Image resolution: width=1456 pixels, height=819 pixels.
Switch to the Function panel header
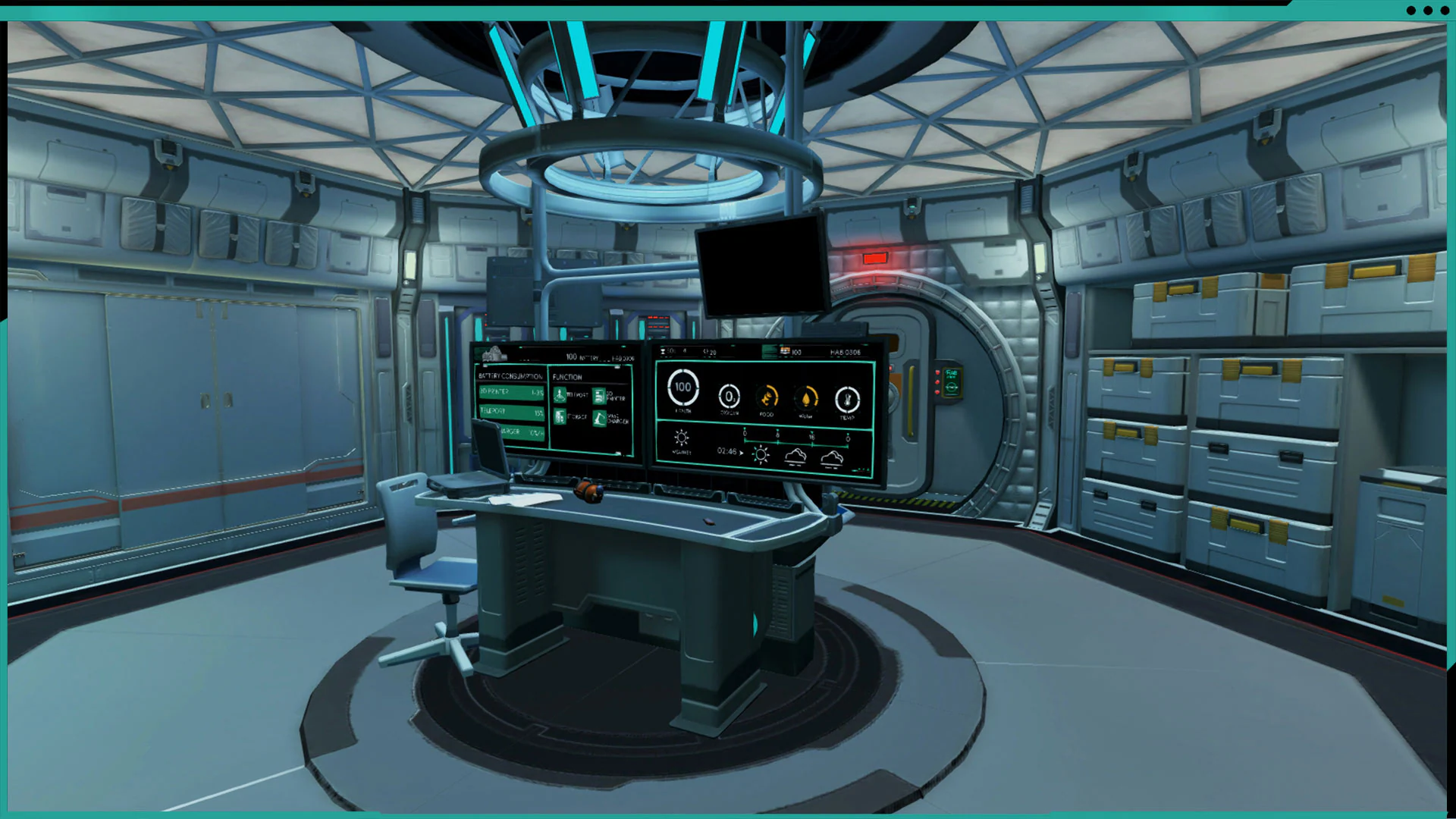567,377
